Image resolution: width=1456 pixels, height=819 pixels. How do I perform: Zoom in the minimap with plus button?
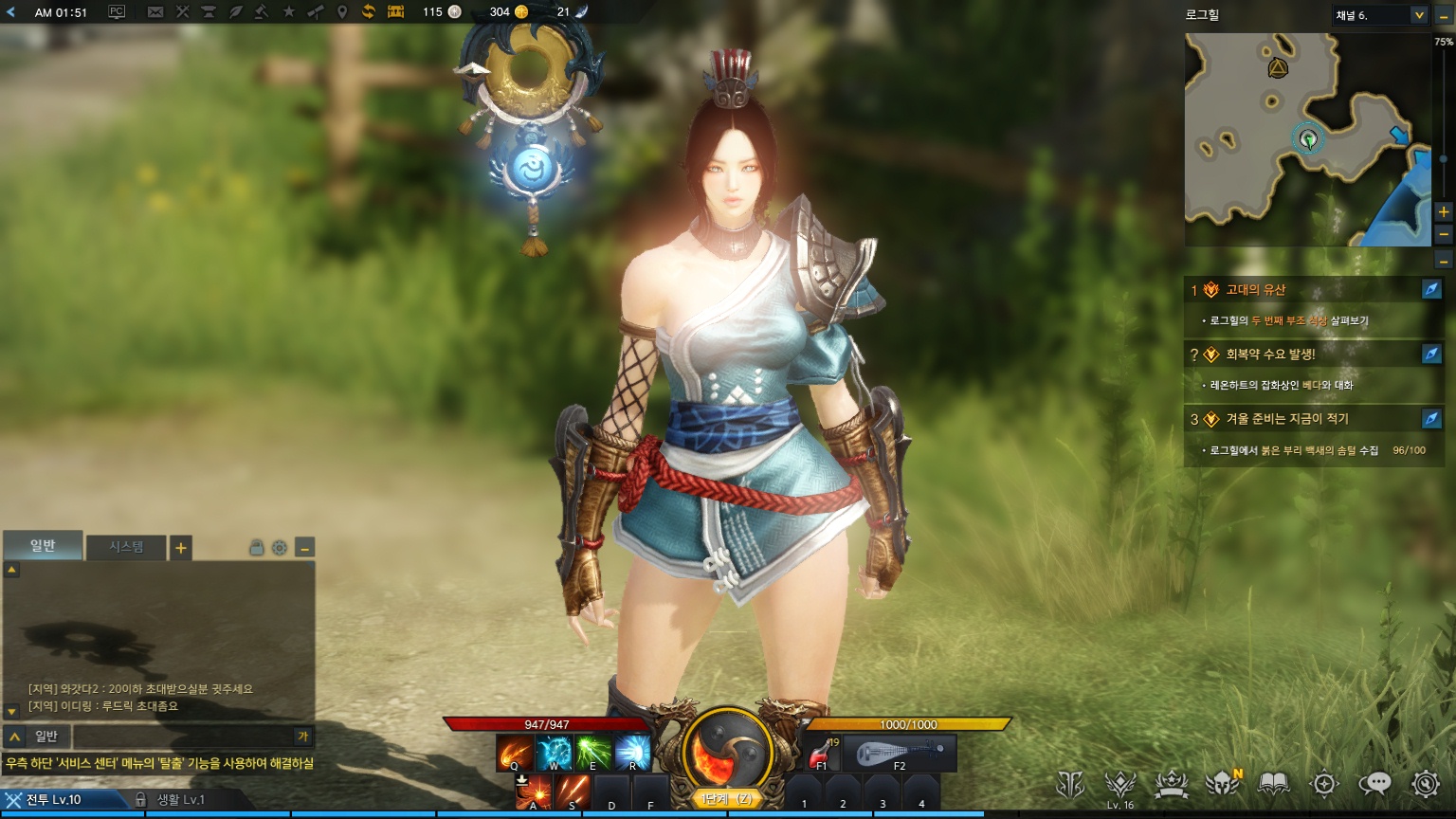(1444, 211)
